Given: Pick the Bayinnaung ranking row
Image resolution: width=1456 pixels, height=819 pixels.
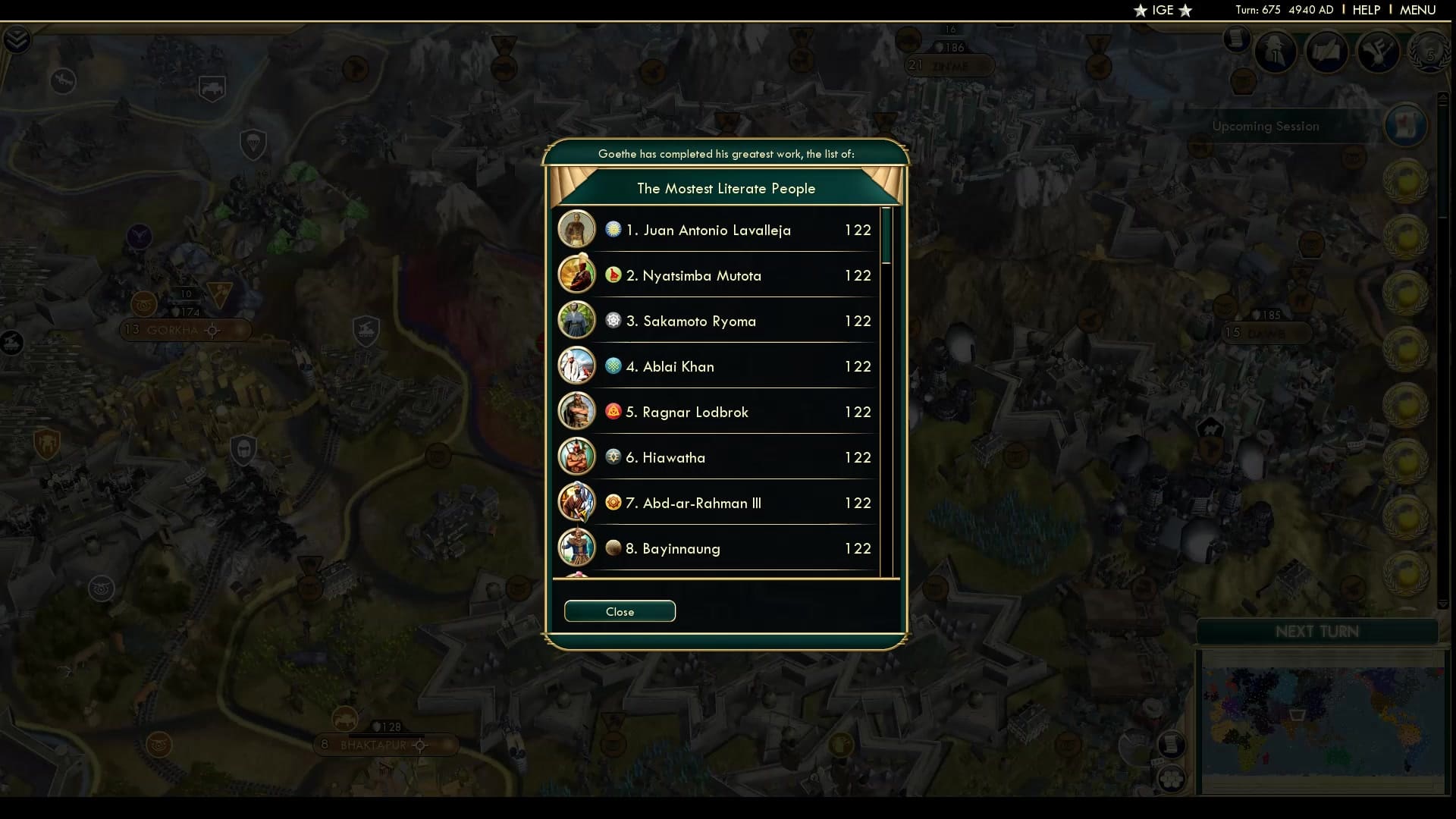Looking at the screenshot, I should pos(717,548).
